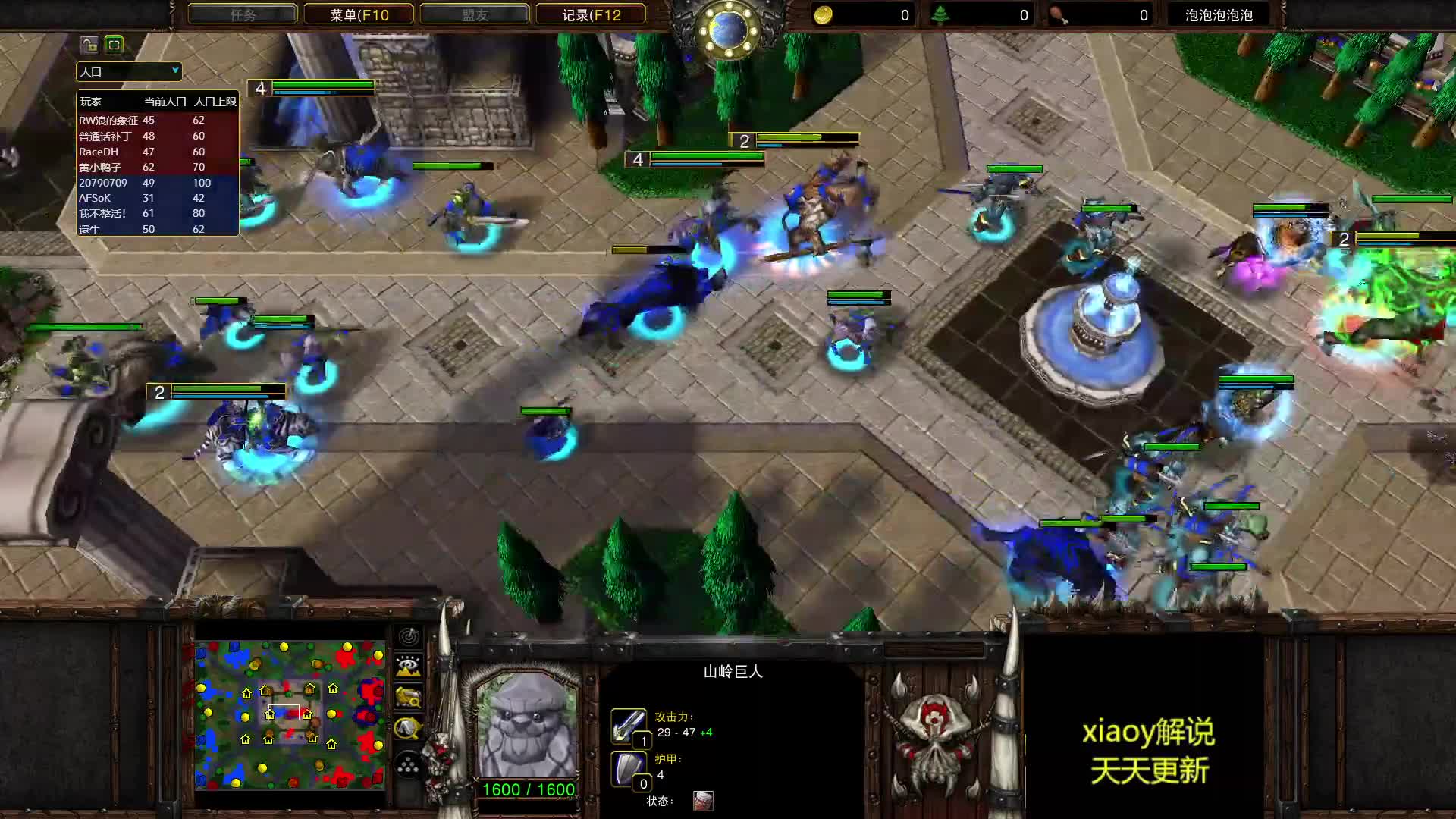Click the Mountain Giant portrait
Screen dimensions: 1456x819
click(526, 728)
